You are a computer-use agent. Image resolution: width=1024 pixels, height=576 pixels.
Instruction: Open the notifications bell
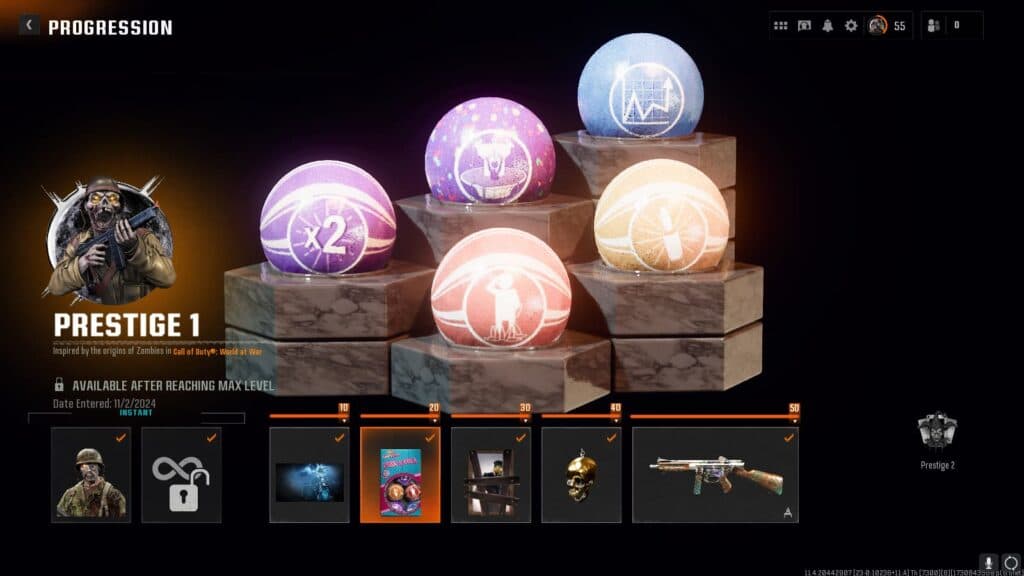pos(827,26)
